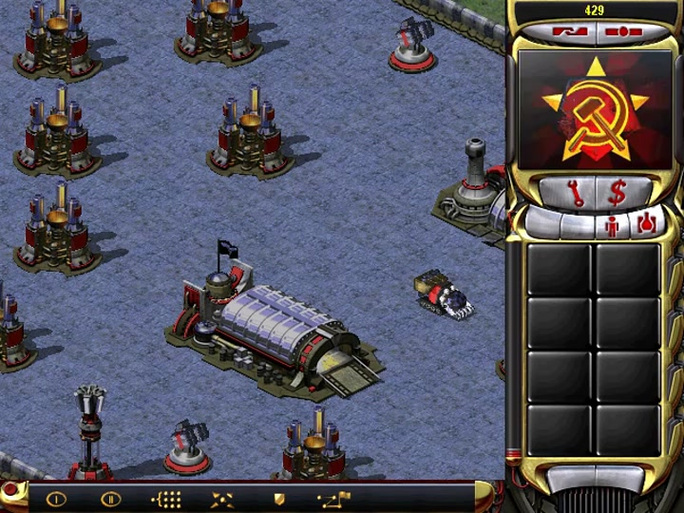684x513 pixels.
Task: Click the Soviet hammer and sickle radar screen
Action: (x=595, y=110)
